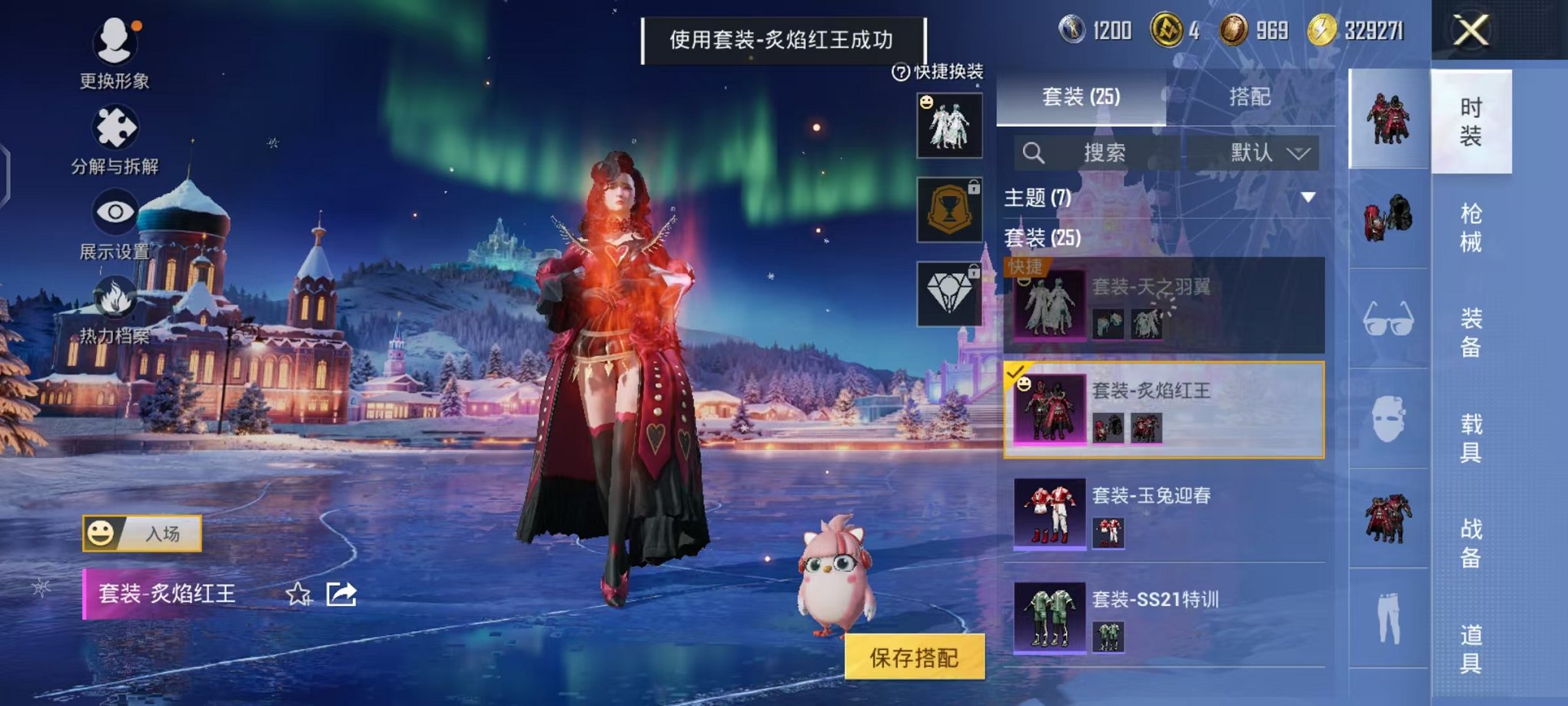Collapse the 主题 (7) section
Image resolution: width=1568 pixels, height=706 pixels.
(1310, 197)
